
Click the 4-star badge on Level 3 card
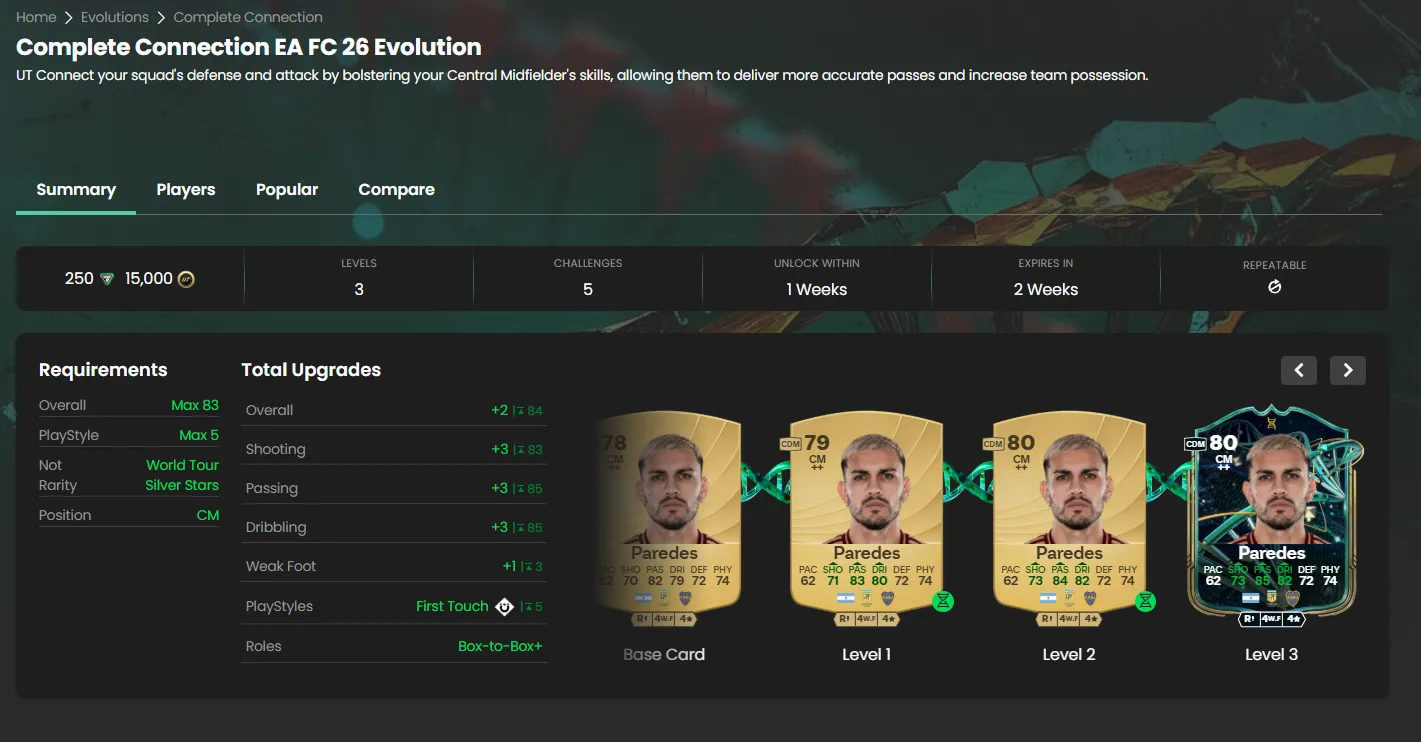[1294, 619]
